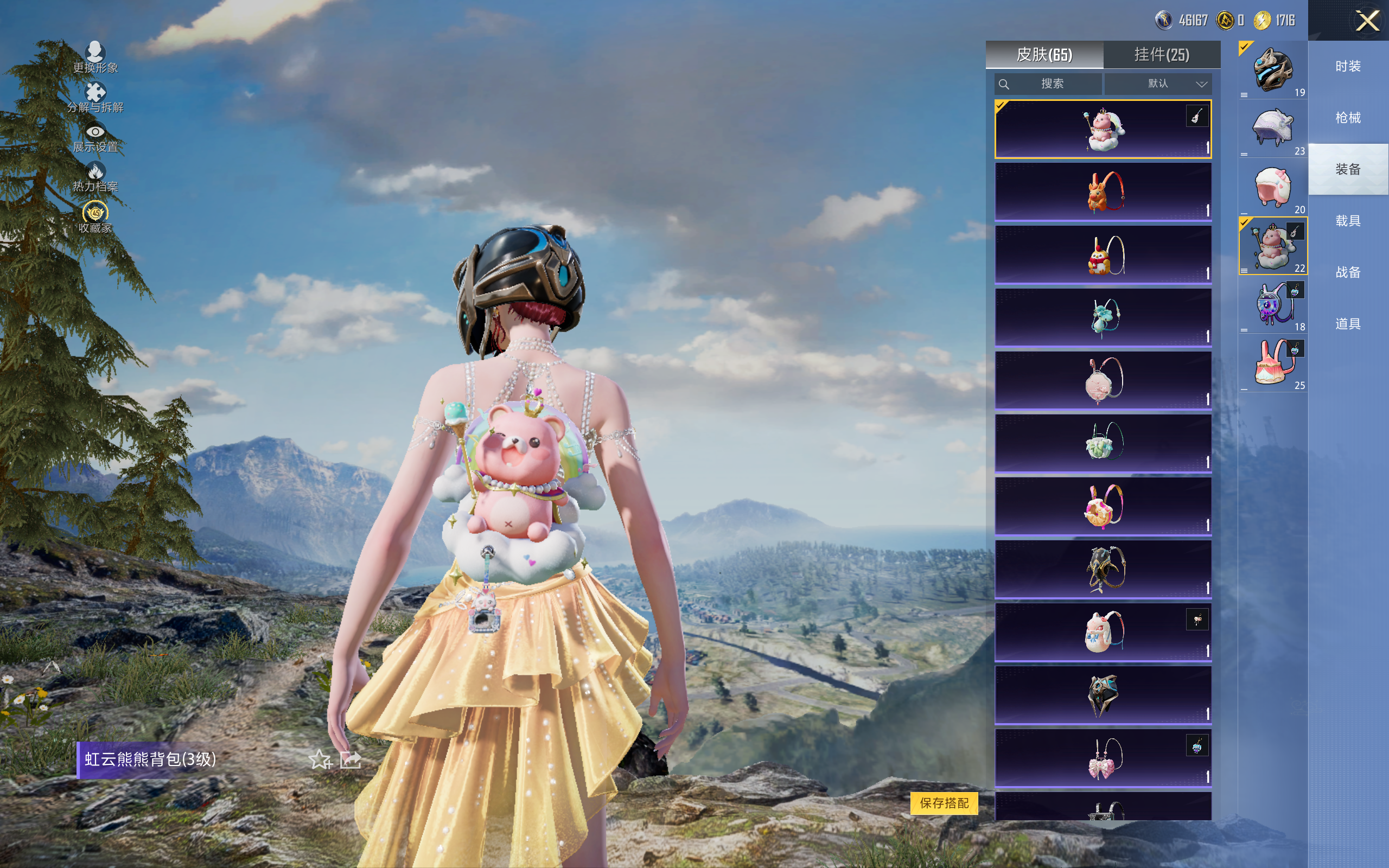Favorite the backpack with the star icon

click(320, 759)
